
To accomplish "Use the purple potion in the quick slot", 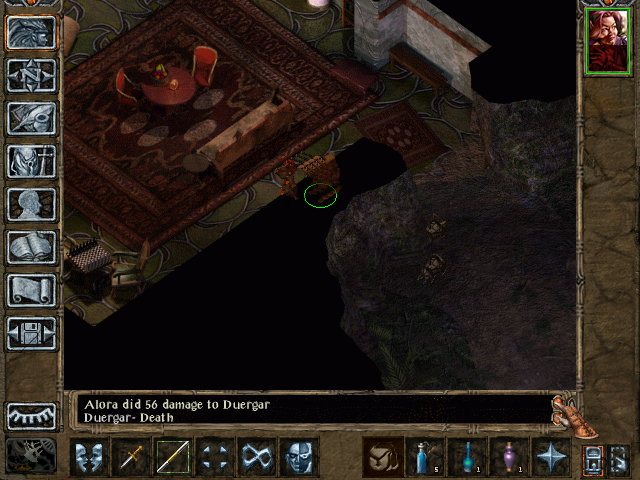I will 509,457.
